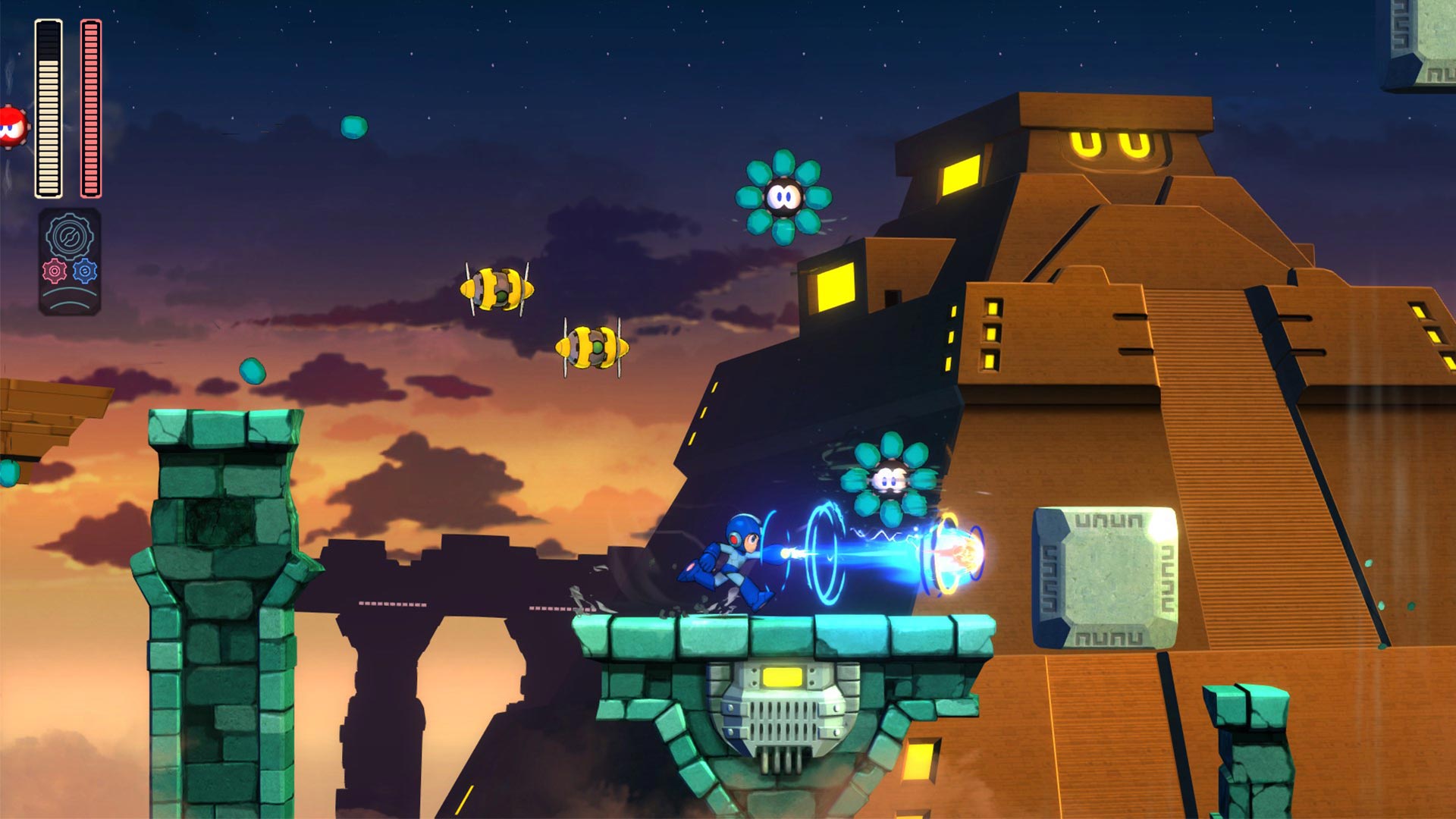Screen dimensions: 1456x819
Task: Click the large Double Gear emblem
Action: click(x=68, y=235)
